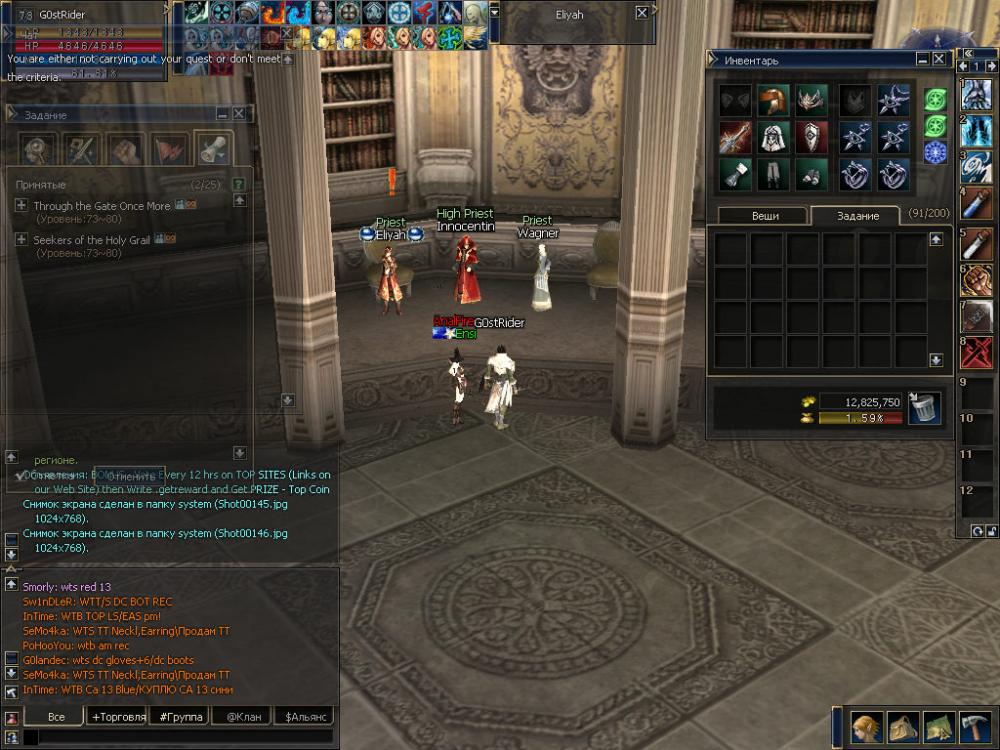The height and width of the screenshot is (750, 1000).
Task: Minimize the inventory window
Action: tap(924, 59)
